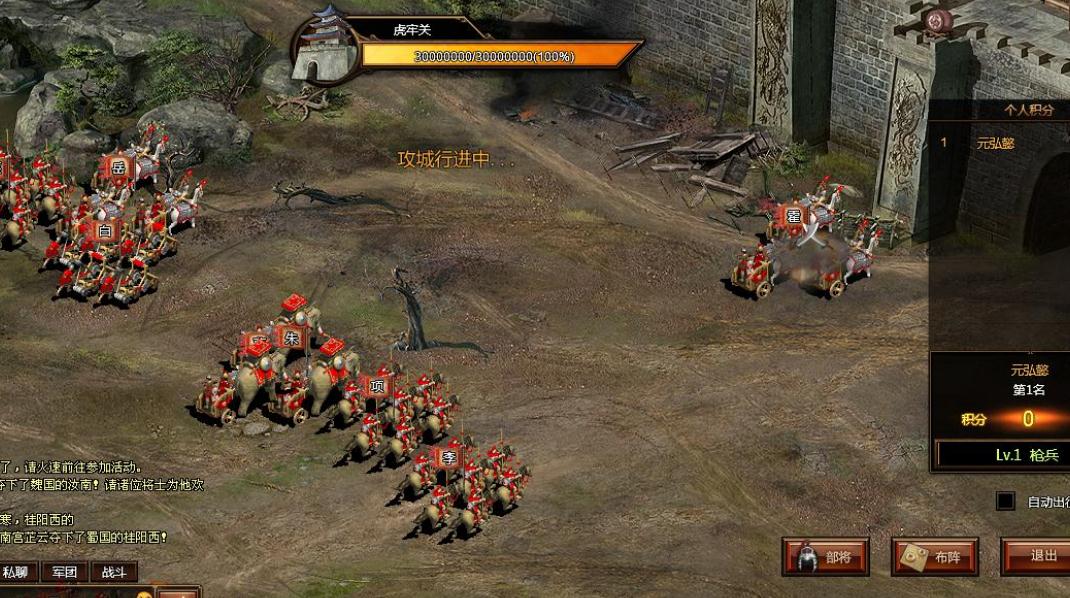Toggle the 自动出征 auto-deploy checkbox
The width and height of the screenshot is (1070, 598).
pyautogui.click(x=1005, y=501)
